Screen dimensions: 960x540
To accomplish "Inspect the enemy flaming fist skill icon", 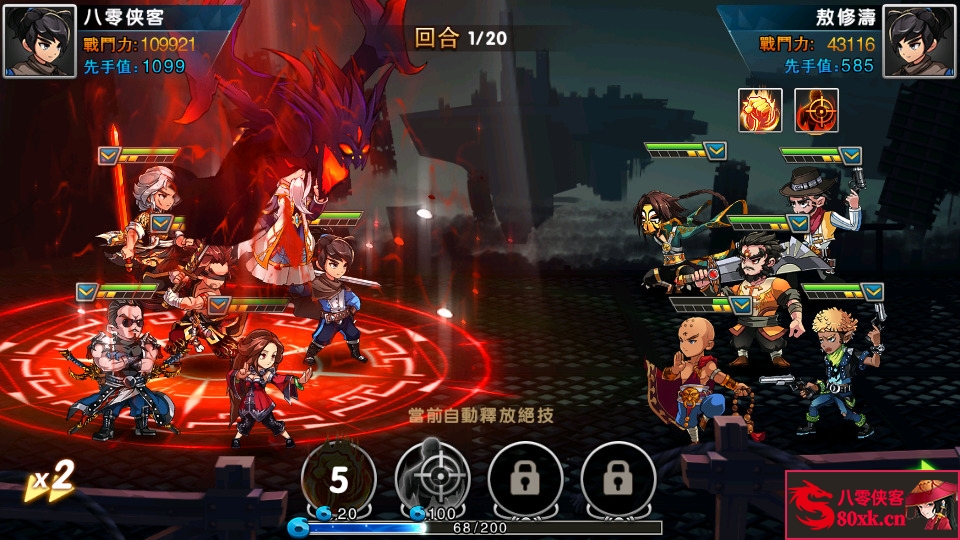I will click(760, 110).
